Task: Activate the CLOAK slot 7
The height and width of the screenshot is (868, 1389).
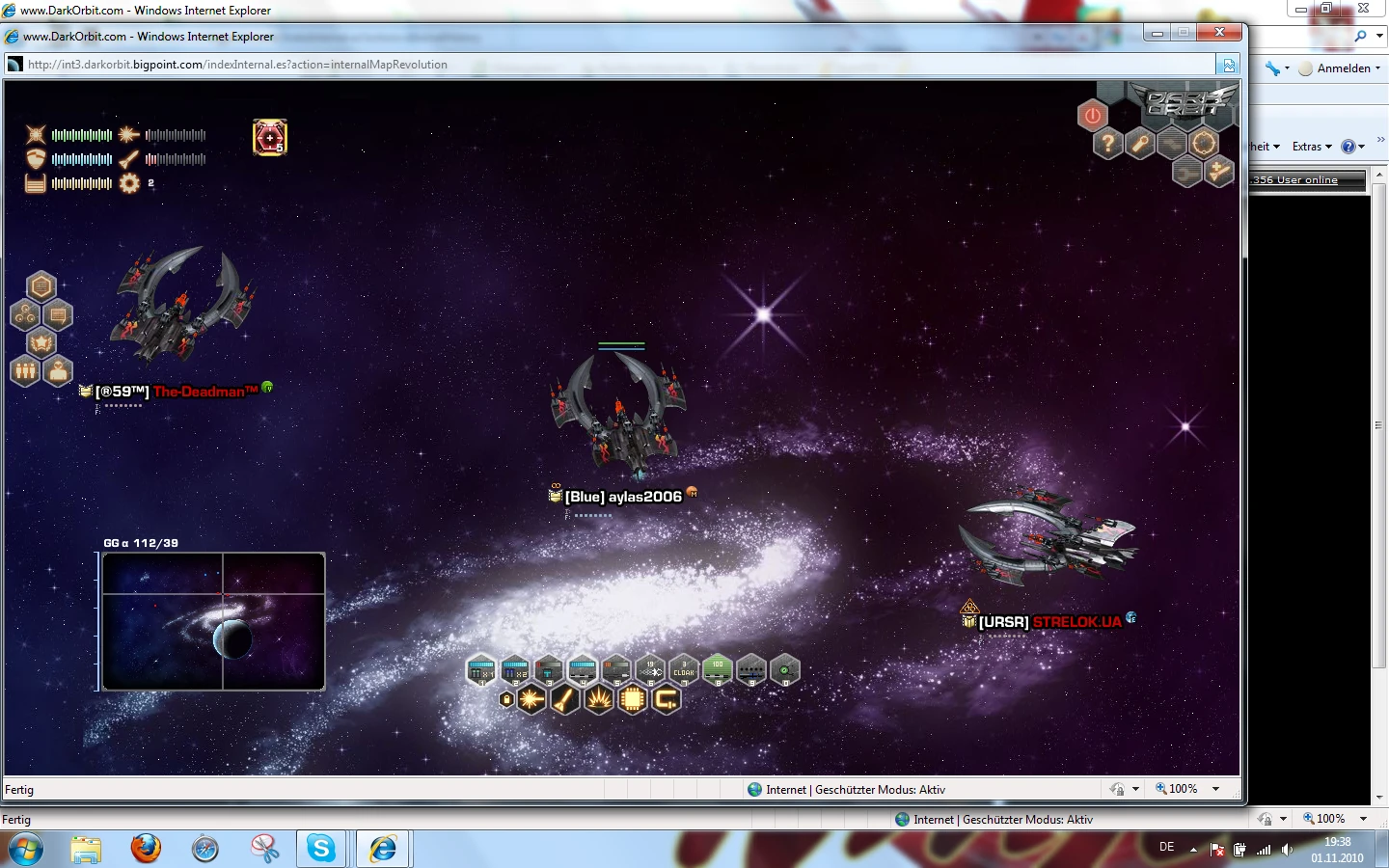Action: point(683,670)
